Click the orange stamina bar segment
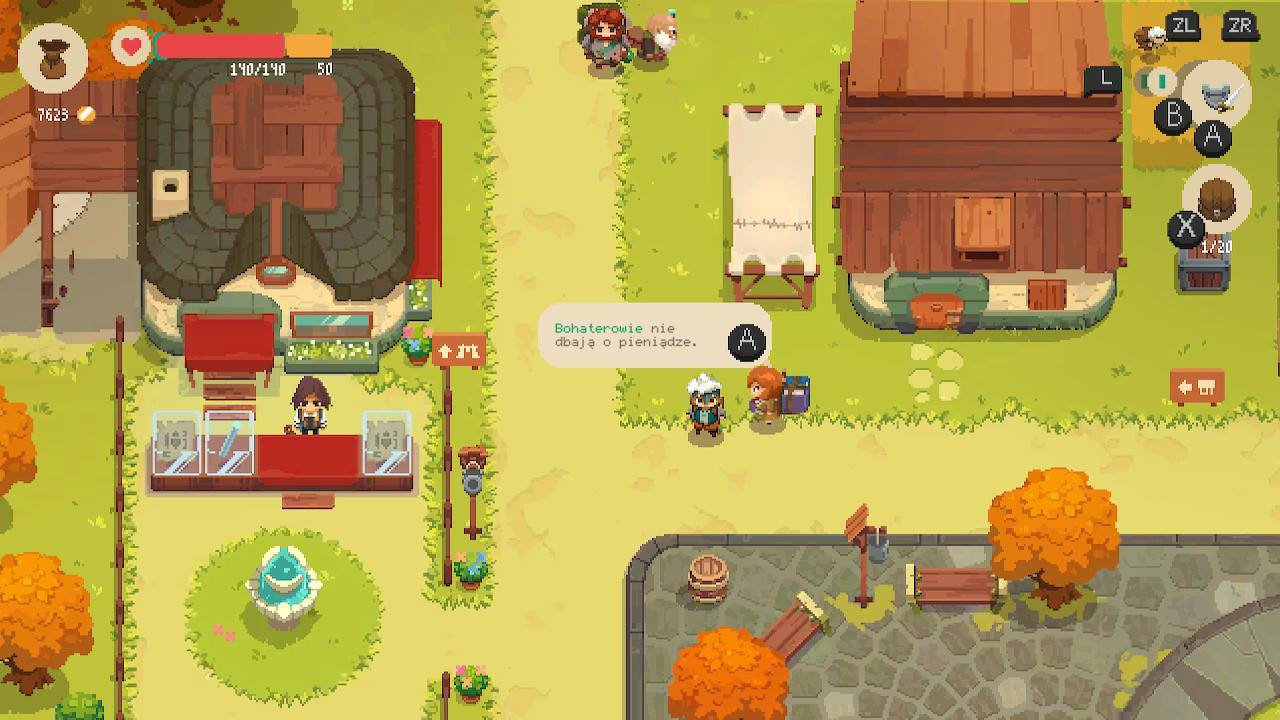The height and width of the screenshot is (720, 1280). pyautogui.click(x=310, y=43)
